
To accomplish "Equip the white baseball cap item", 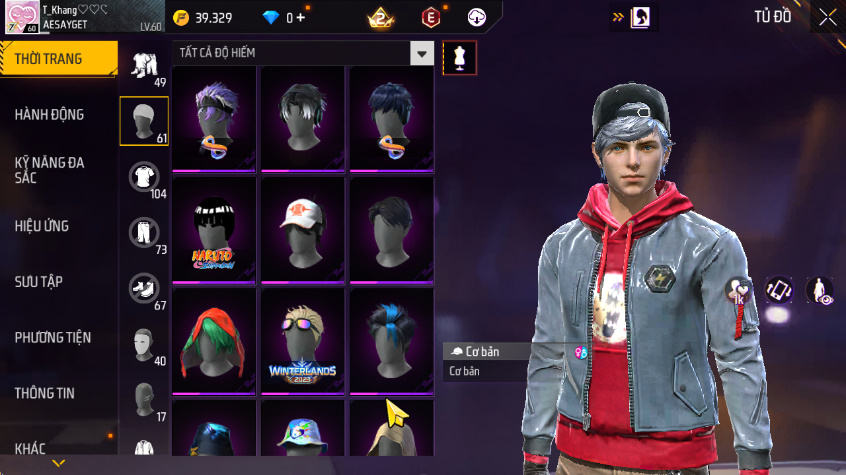I will (x=303, y=230).
